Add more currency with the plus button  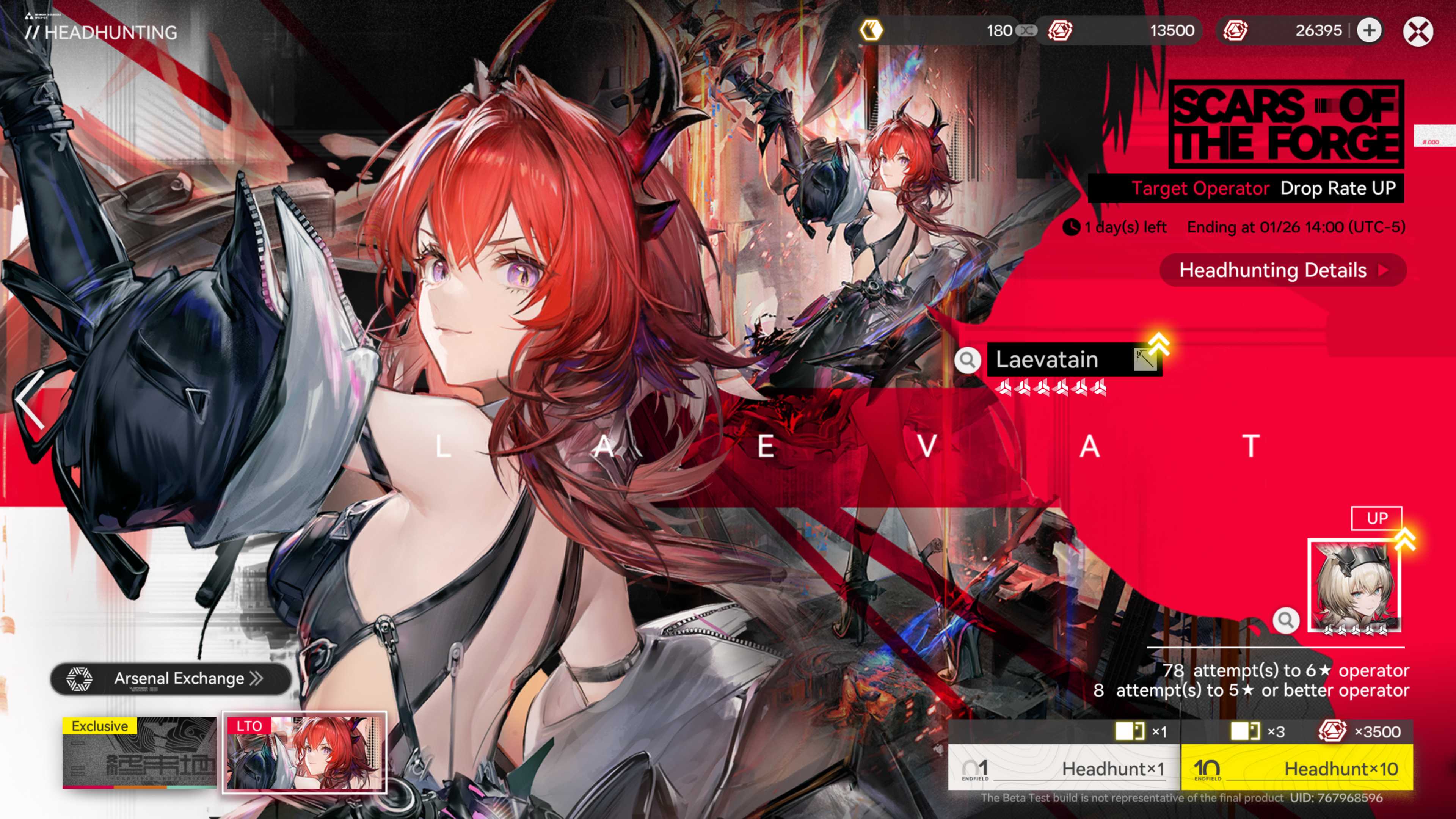(1369, 31)
